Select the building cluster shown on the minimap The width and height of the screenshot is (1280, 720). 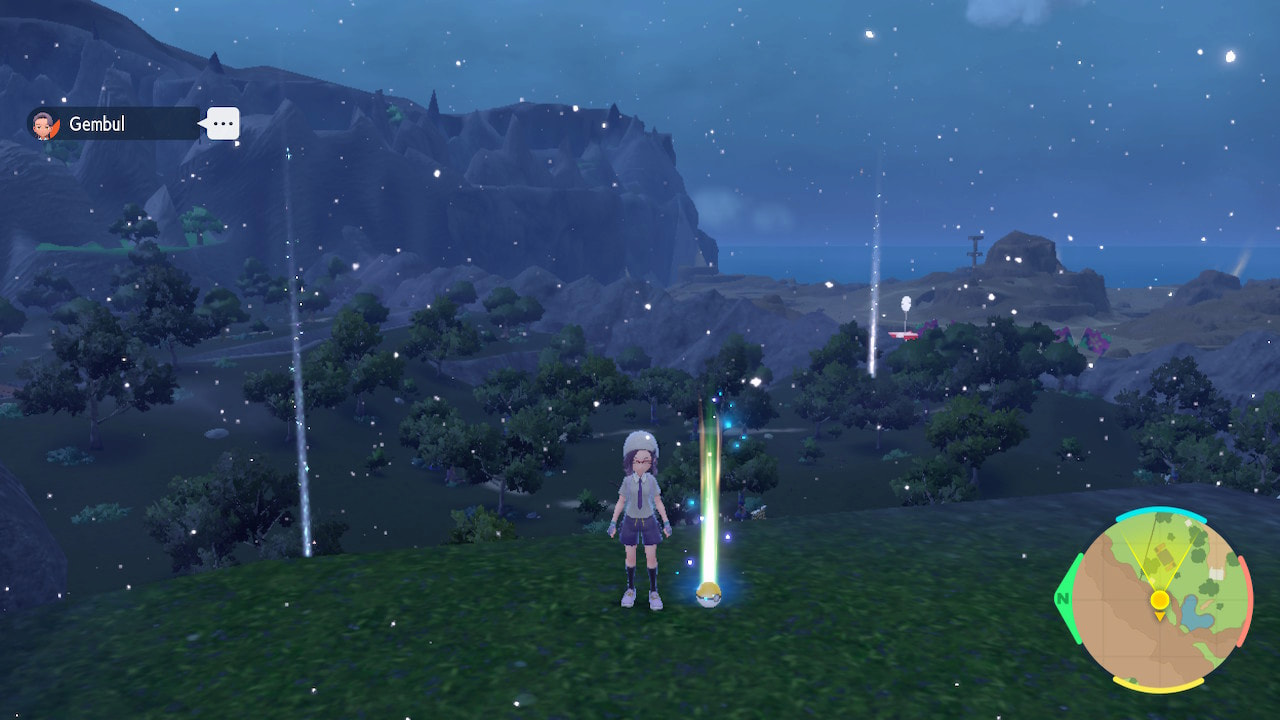point(1165,556)
